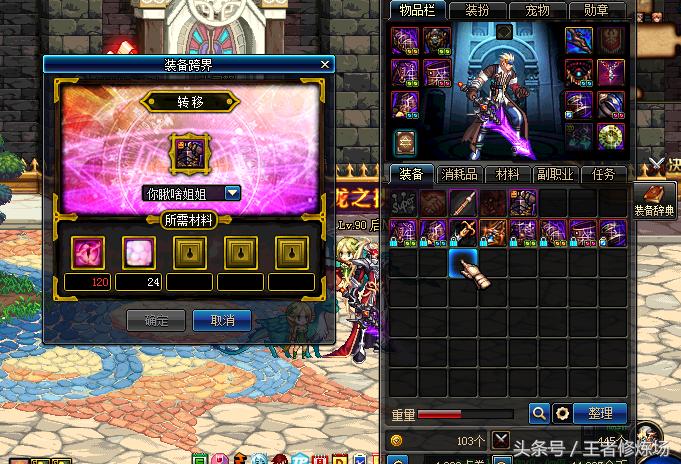Switch to the 副职业 sub-profession category
The width and height of the screenshot is (681, 464).
(557, 173)
